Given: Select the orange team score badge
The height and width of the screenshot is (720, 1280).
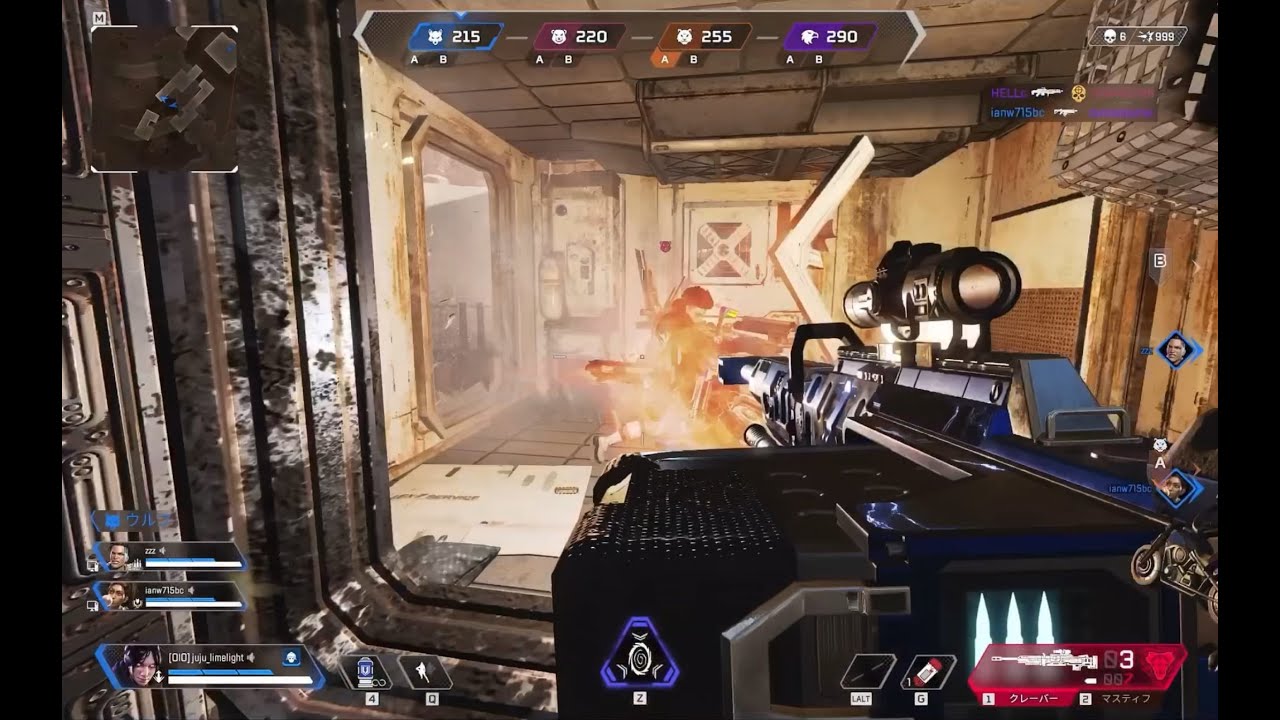Looking at the screenshot, I should tap(704, 37).
